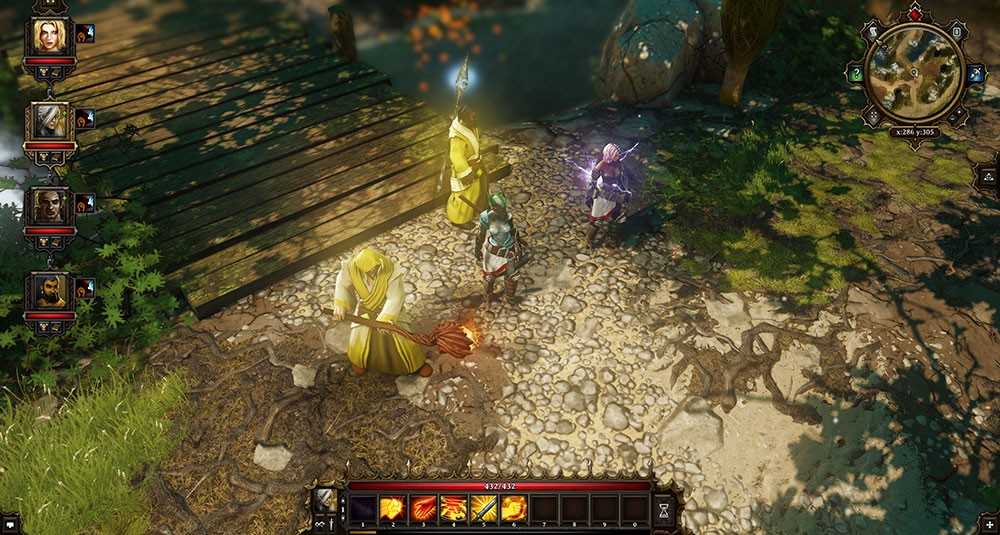Activate the fire punch skill in slot 6

tap(514, 509)
